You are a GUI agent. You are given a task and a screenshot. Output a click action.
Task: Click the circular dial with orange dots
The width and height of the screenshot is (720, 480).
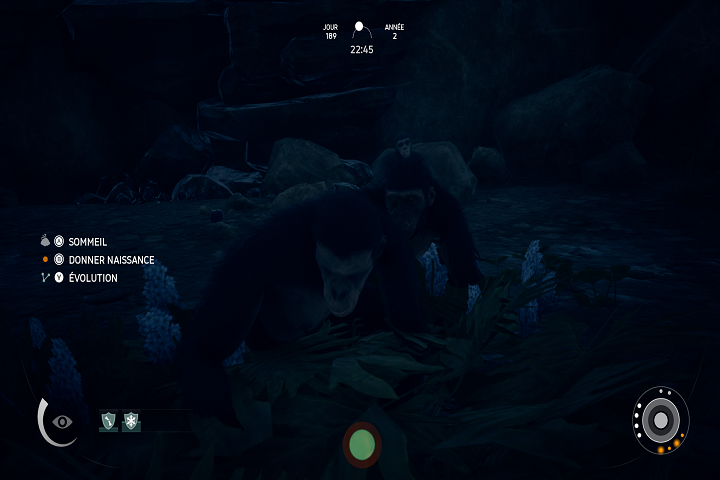(x=660, y=418)
